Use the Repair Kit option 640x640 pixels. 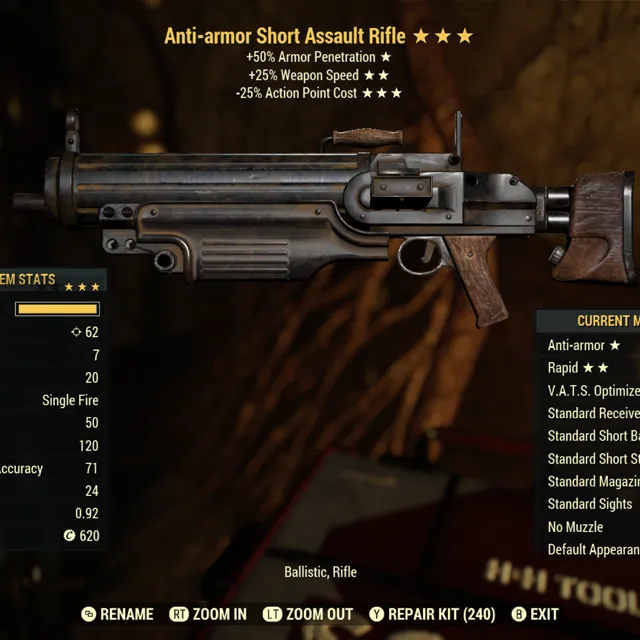click(432, 614)
